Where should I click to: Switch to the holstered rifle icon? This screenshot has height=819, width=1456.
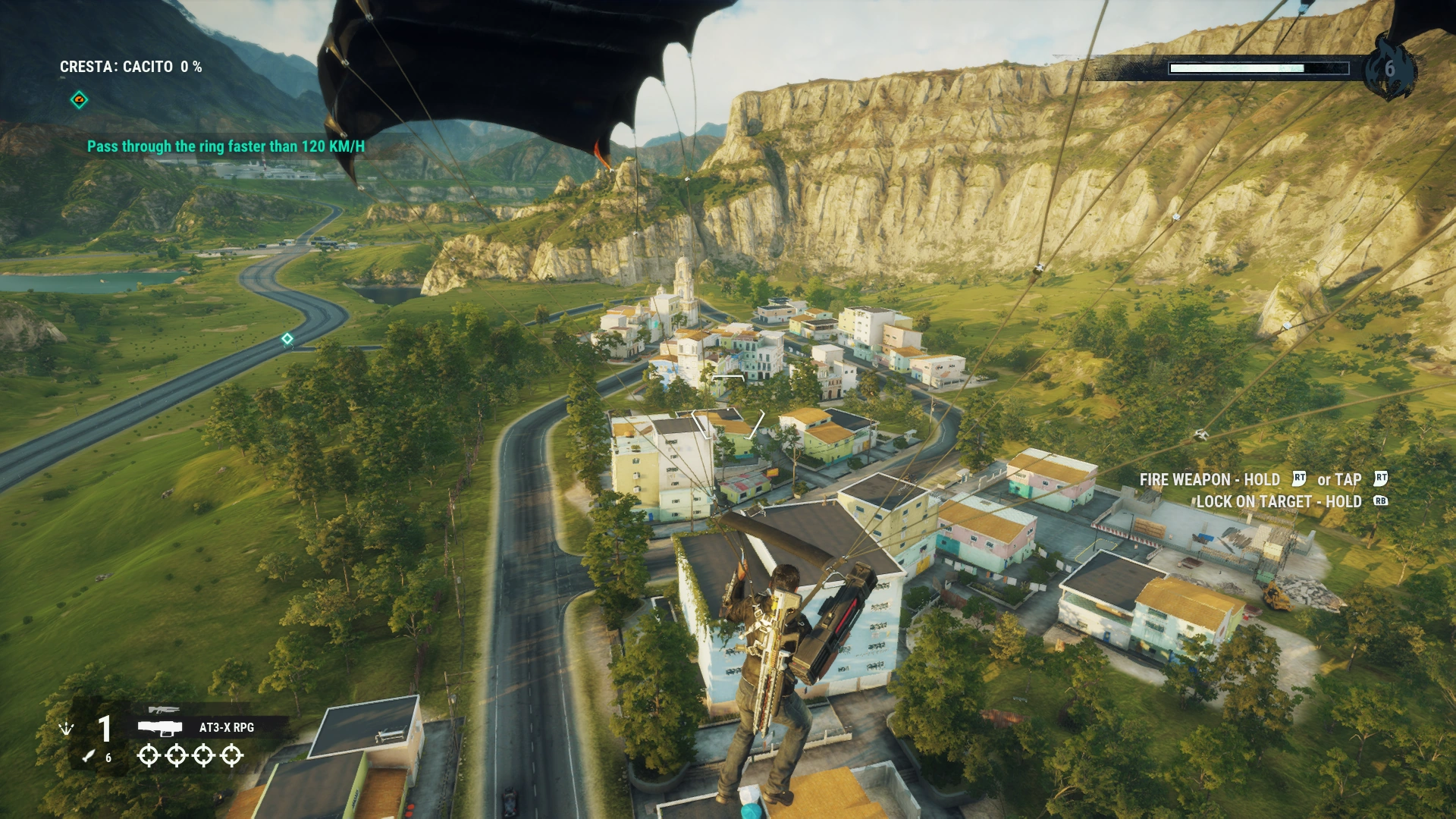164,710
